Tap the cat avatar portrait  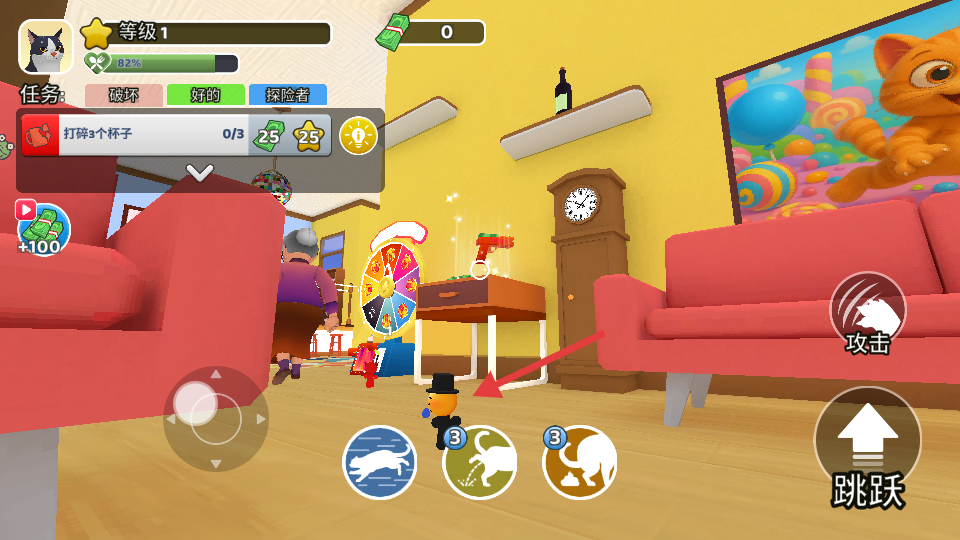45,47
